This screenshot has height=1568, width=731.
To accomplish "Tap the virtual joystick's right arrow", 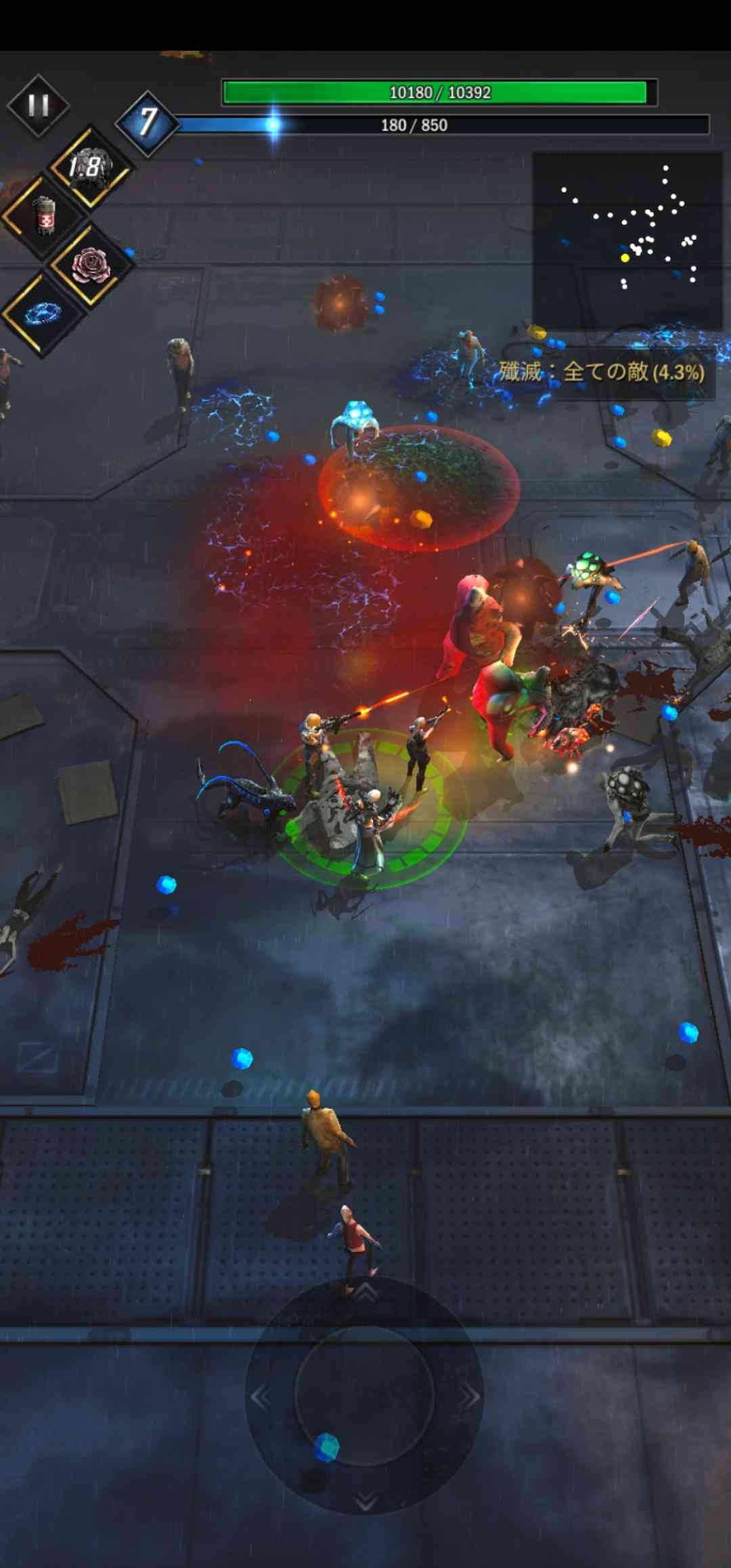I will pyautogui.click(x=470, y=1396).
